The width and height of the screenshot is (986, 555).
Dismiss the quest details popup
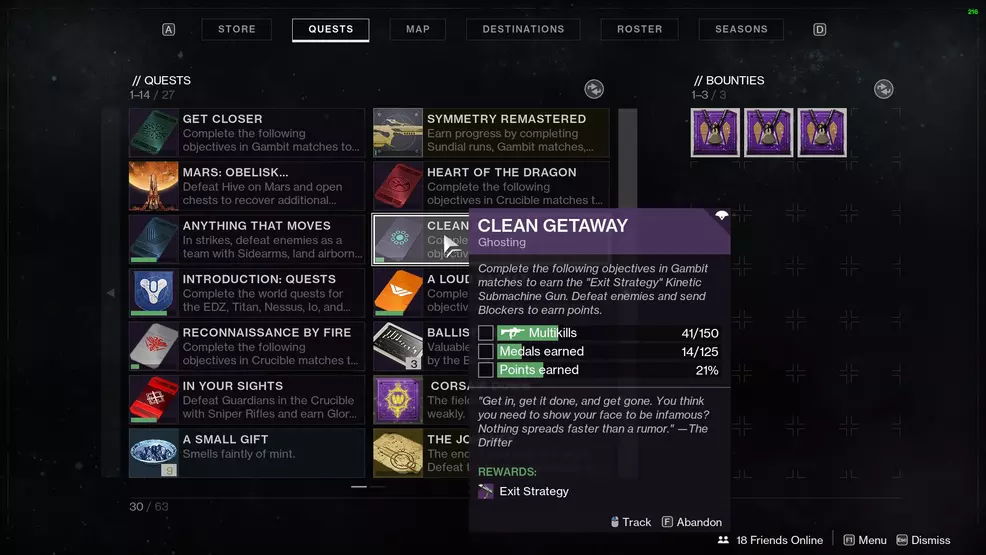tap(923, 540)
